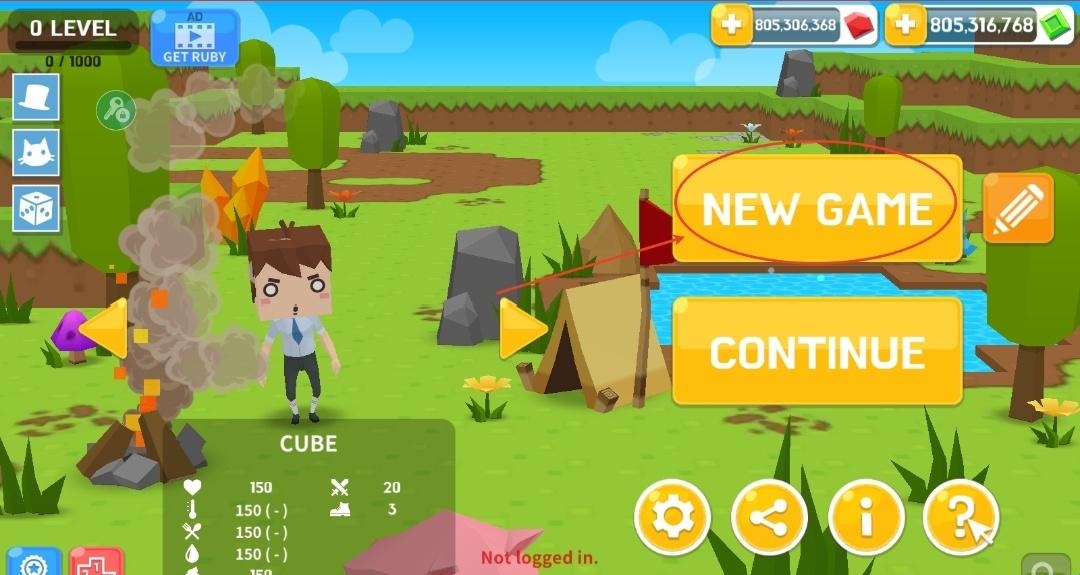Open the top hat costume menu
This screenshot has height=575, width=1080.
point(36,97)
